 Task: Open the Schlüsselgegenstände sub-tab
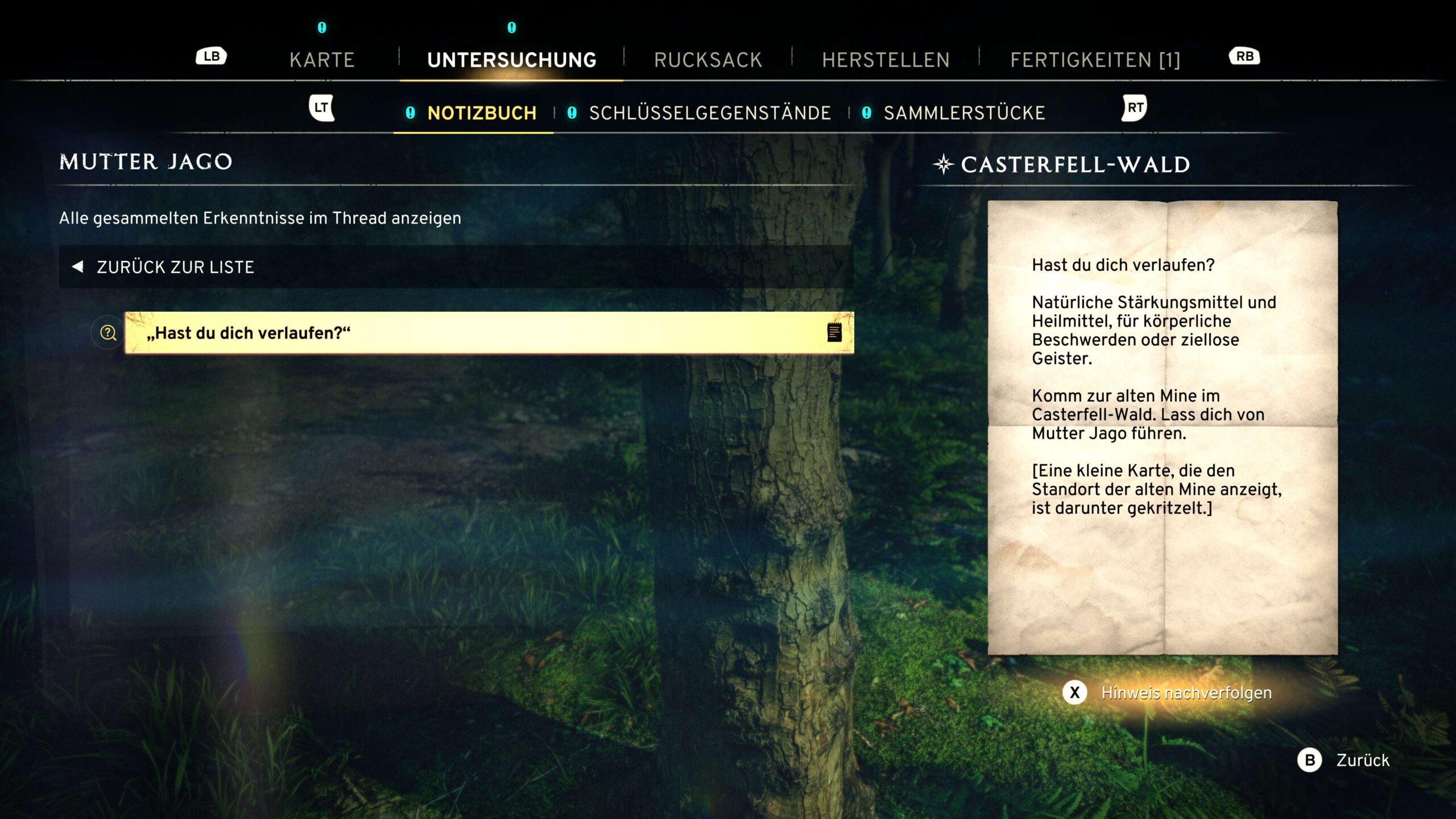tap(709, 113)
